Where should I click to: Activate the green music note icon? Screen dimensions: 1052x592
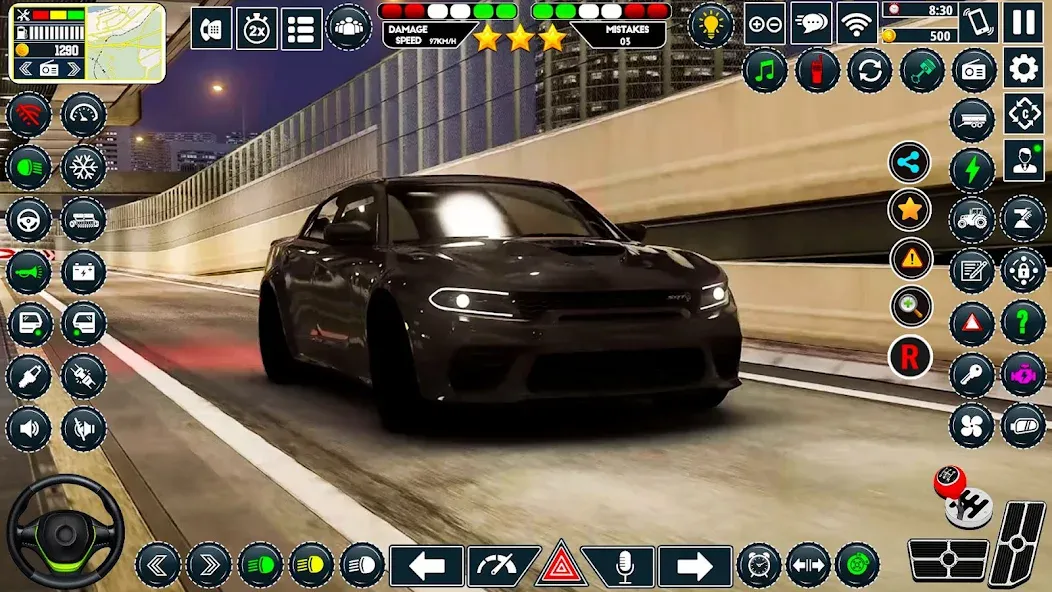pos(765,70)
